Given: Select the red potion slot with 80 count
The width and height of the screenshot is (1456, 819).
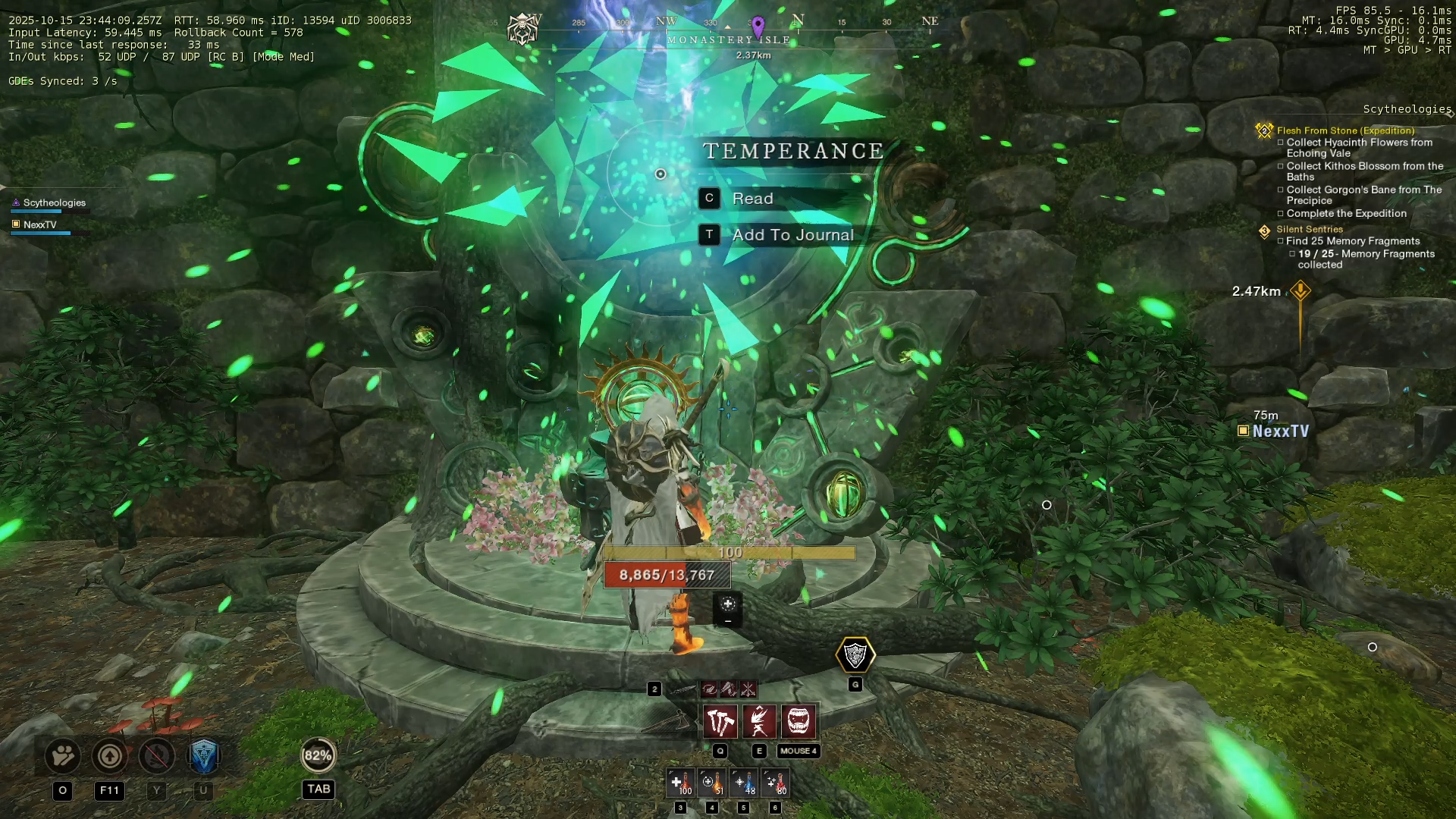Looking at the screenshot, I should click(775, 783).
